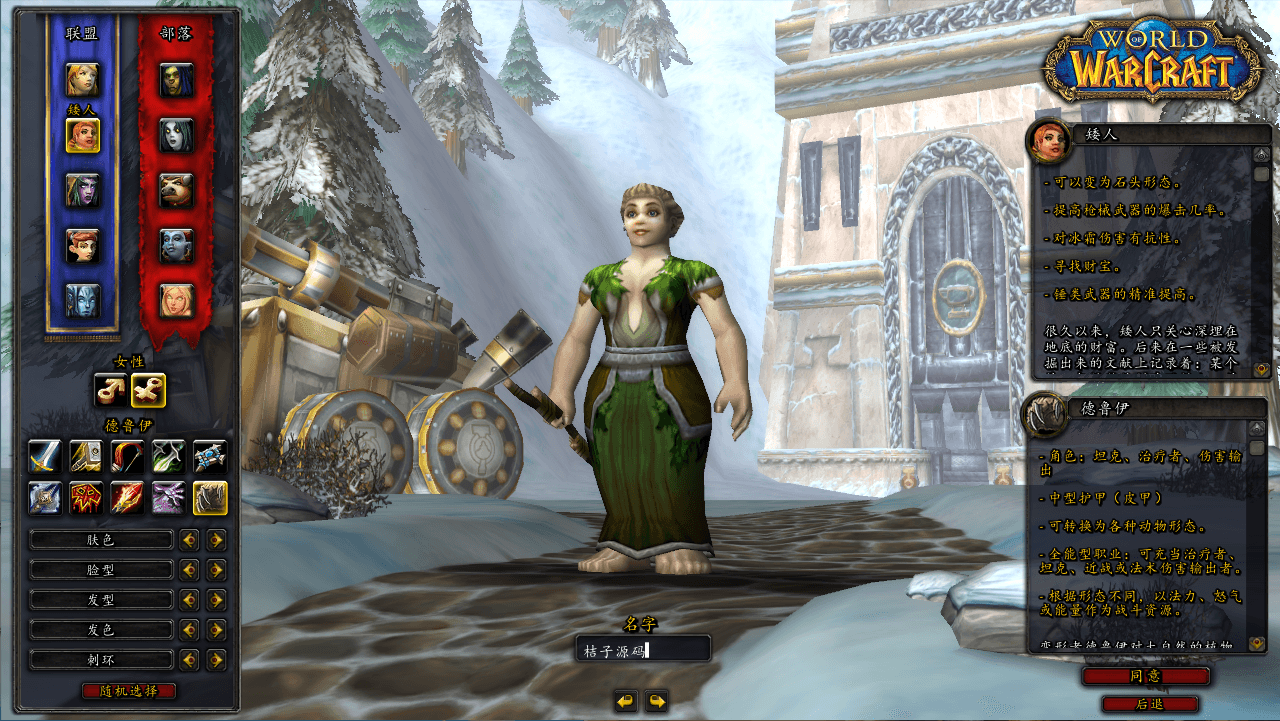Confirm with the 同意 accept button

[x=1145, y=676]
